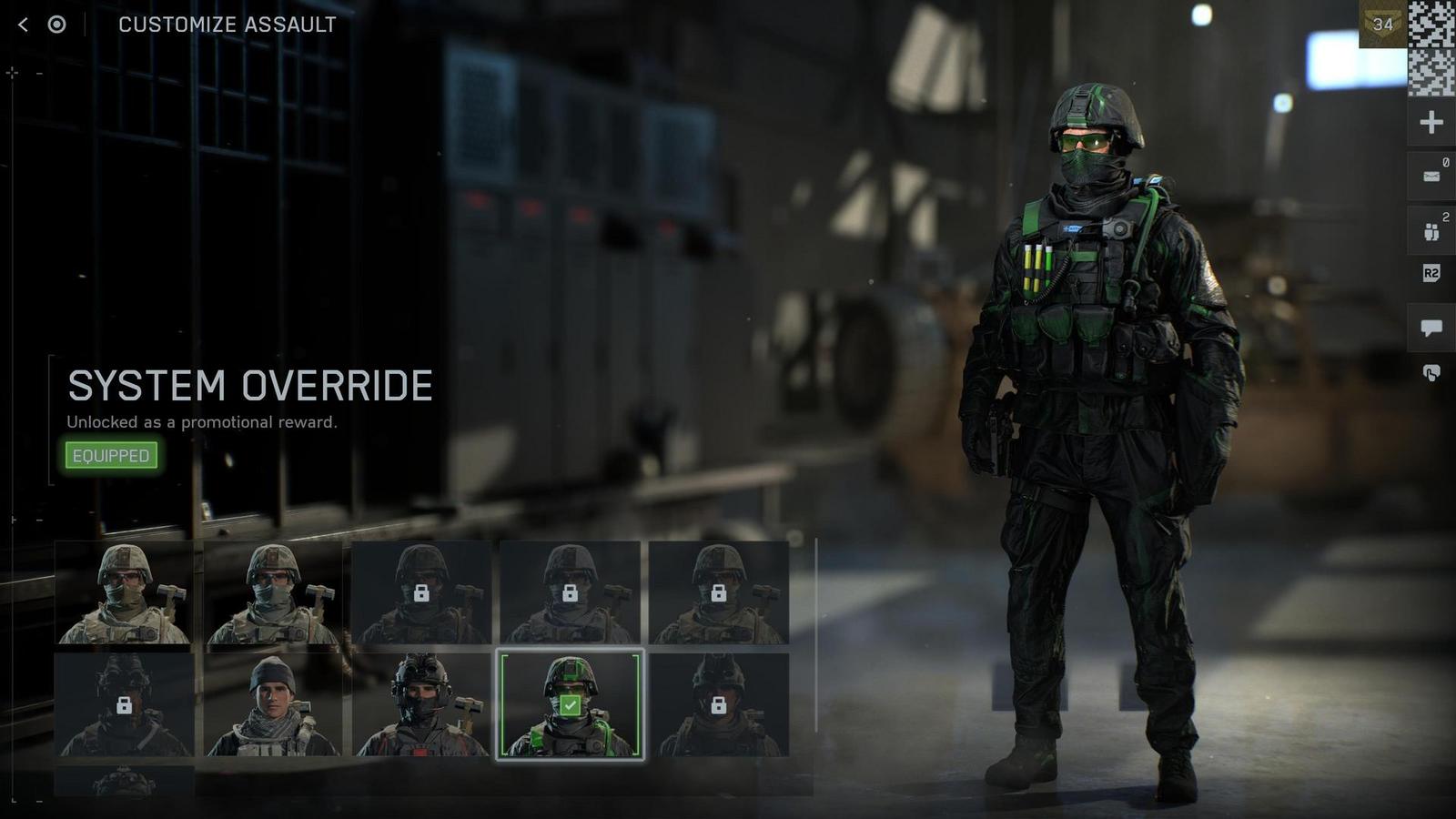Open the chat bubble icon
Viewport: 1456px width, 819px height.
pos(1431,328)
